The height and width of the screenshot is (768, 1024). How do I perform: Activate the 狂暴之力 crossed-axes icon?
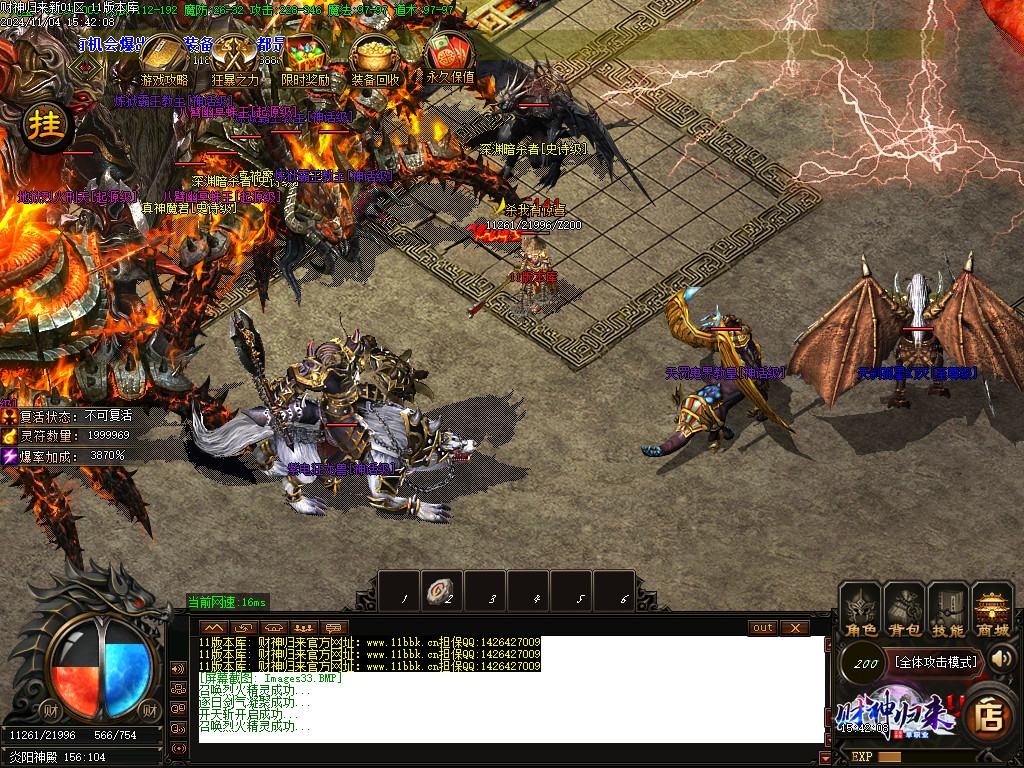[235, 60]
